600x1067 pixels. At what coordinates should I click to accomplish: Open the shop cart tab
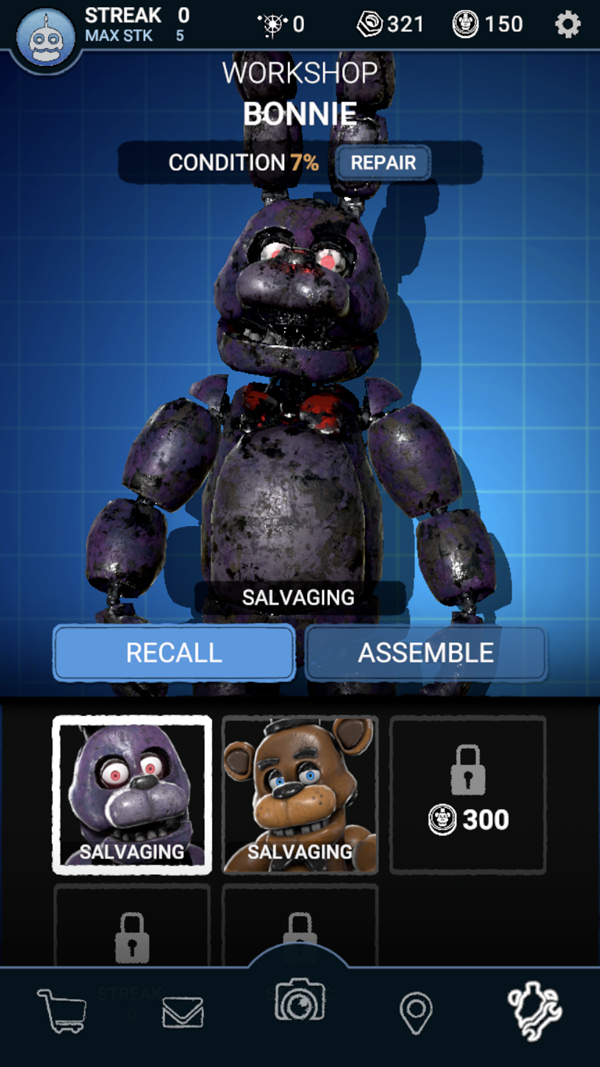tap(62, 1010)
